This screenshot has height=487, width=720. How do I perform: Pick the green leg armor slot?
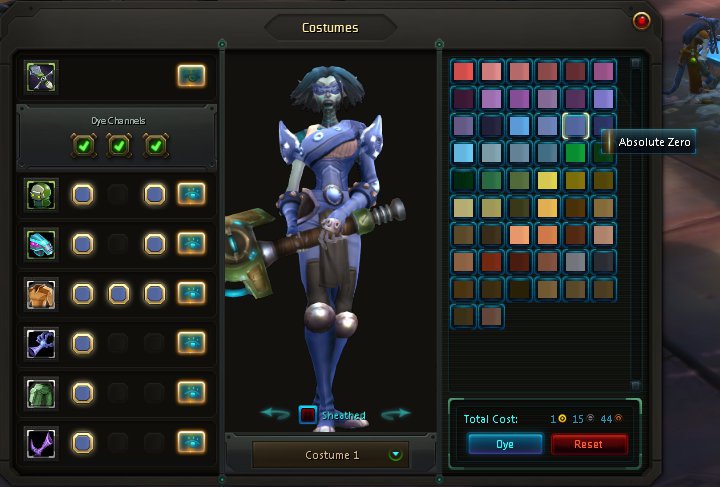[x=42, y=392]
